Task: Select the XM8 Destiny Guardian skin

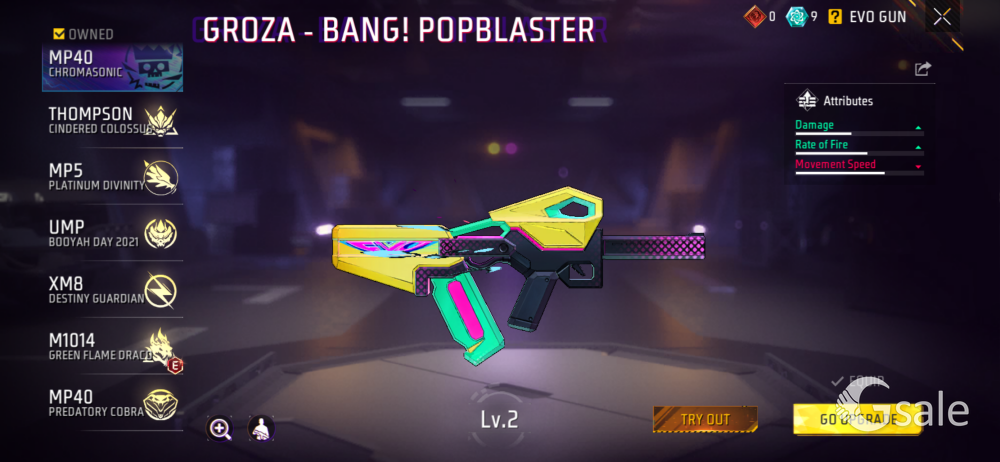Action: click(x=113, y=289)
